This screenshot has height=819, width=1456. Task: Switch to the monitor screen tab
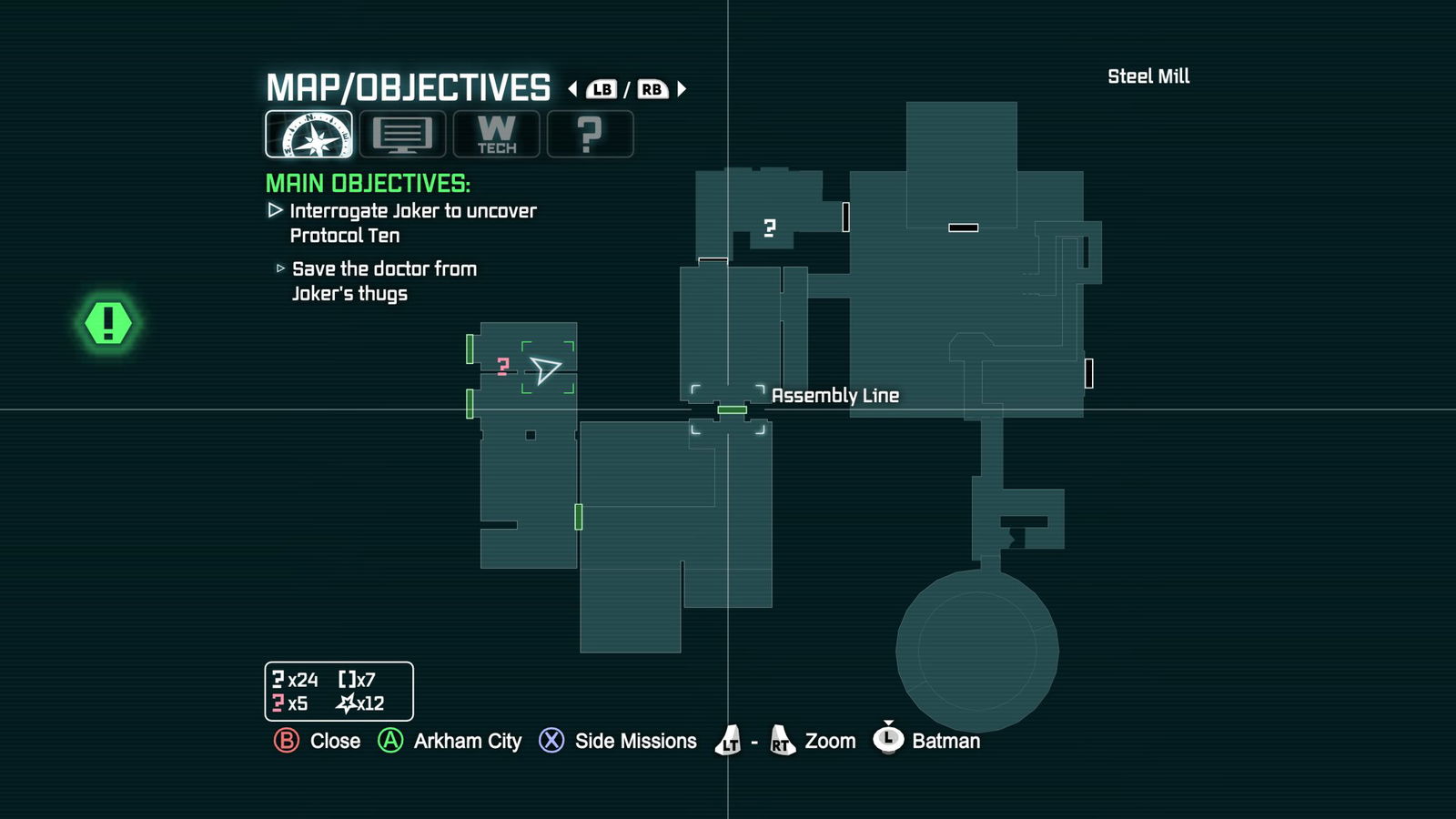point(402,134)
